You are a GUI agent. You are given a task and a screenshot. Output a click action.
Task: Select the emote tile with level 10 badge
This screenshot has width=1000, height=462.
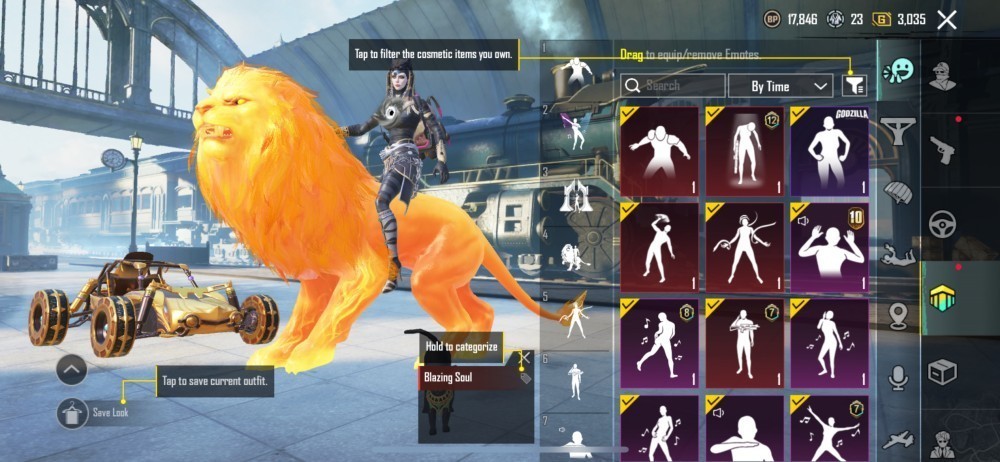tap(829, 247)
